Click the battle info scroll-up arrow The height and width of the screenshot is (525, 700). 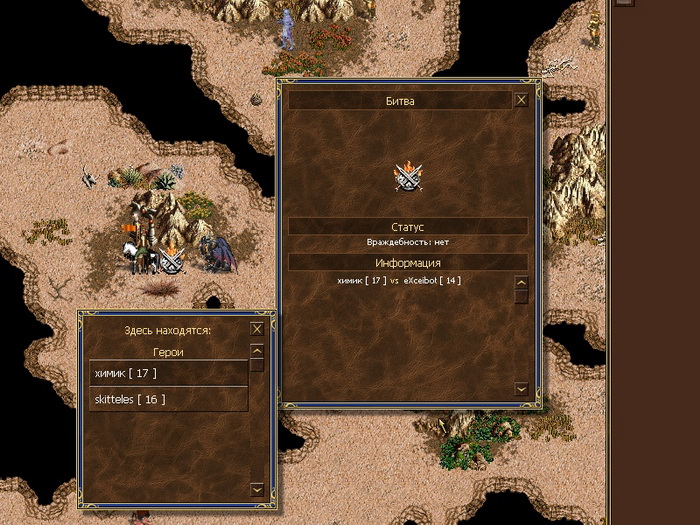coord(521,283)
